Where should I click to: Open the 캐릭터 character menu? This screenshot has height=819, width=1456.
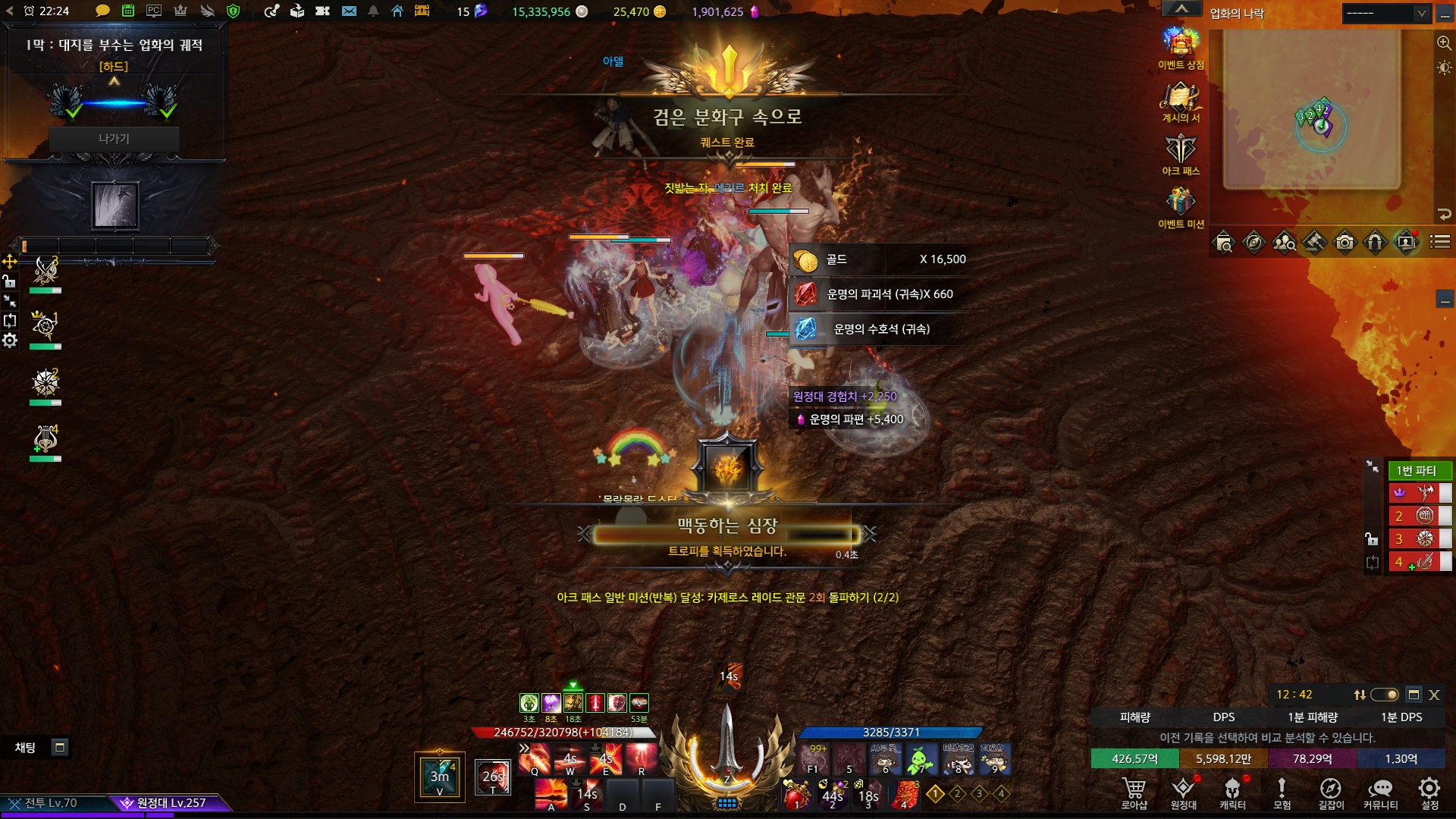1232,792
